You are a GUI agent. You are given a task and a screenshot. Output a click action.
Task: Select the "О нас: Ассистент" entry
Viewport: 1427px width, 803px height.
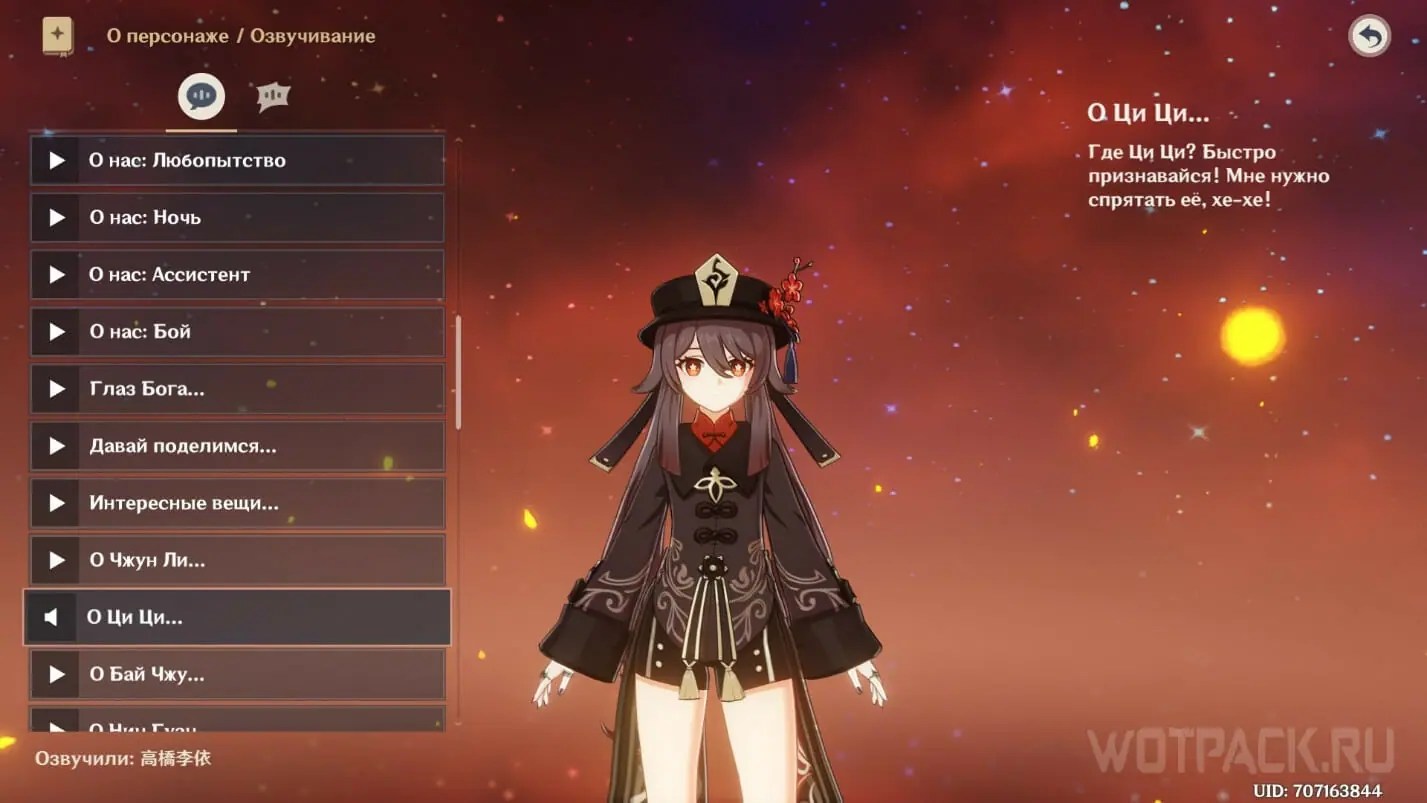(236, 274)
